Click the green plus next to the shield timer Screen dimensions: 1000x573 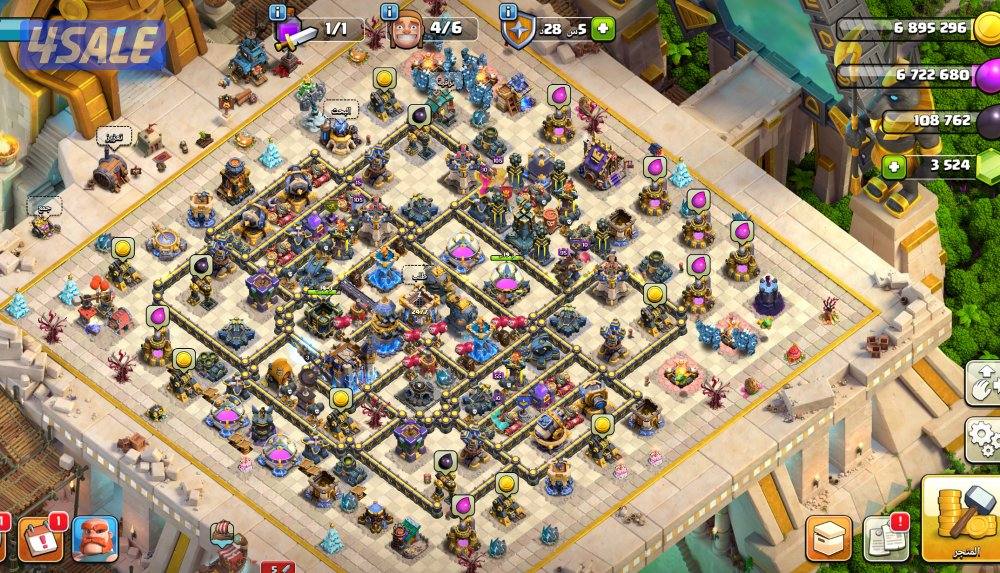click(602, 29)
